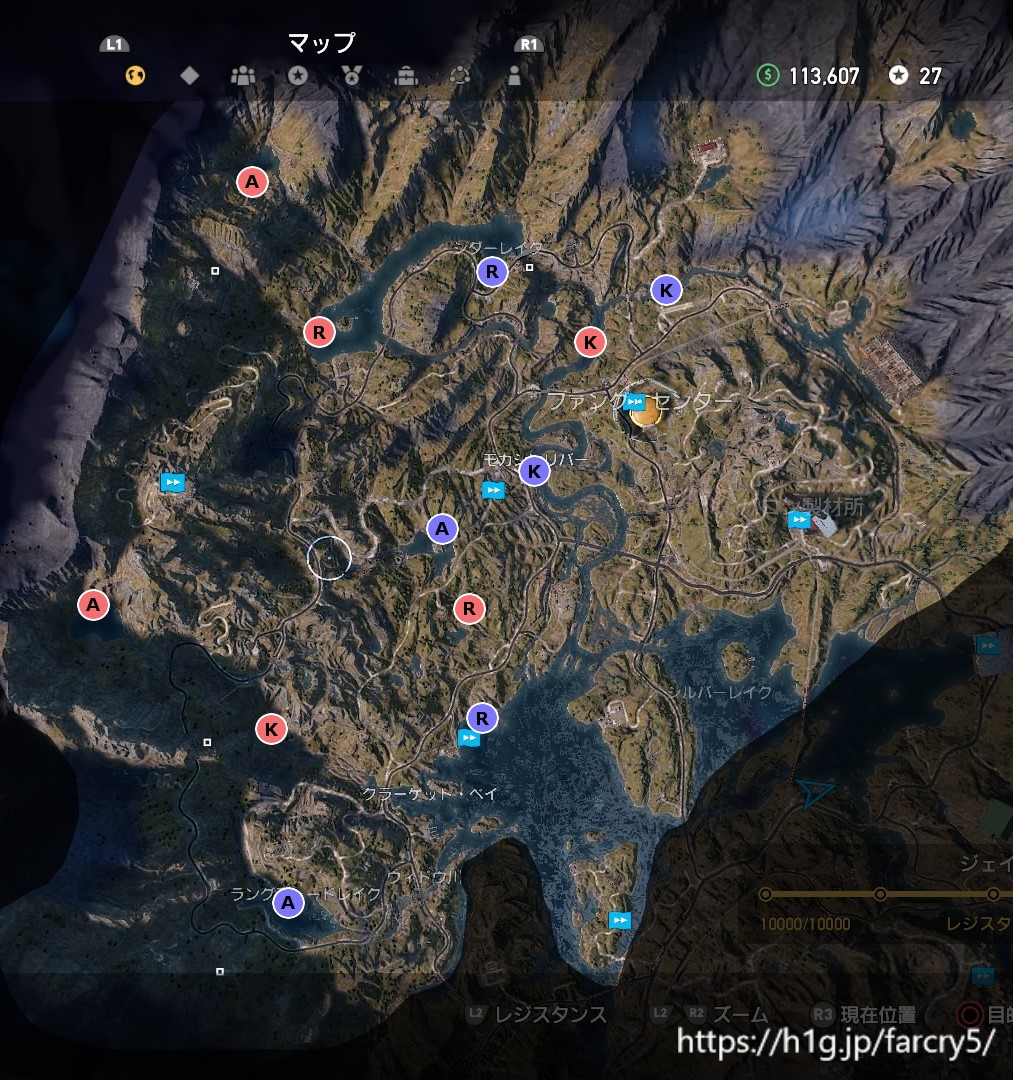Click the fast travel marker below モカシンリバー
The image size is (1013, 1080).
(x=493, y=490)
